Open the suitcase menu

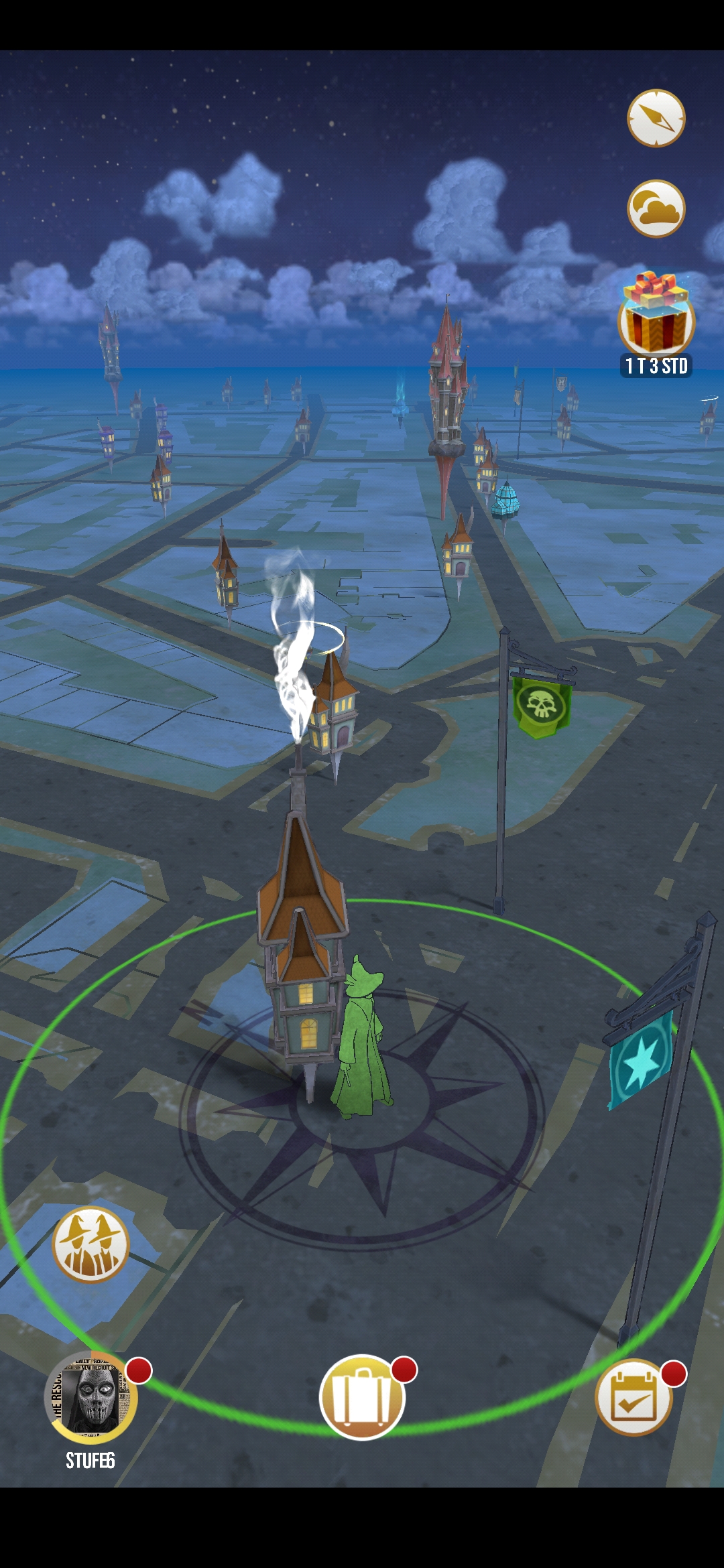[x=362, y=1396]
